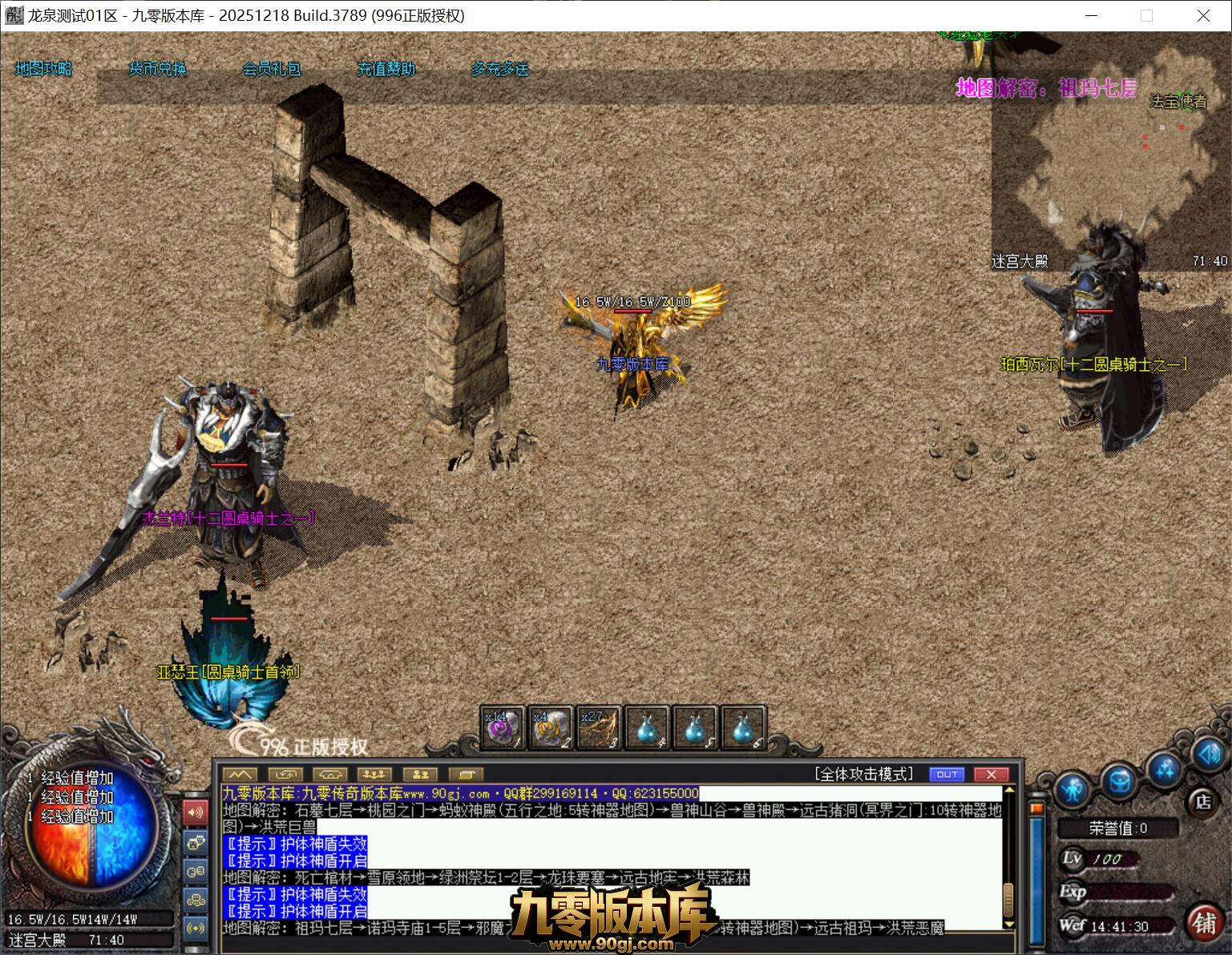Open the sparkle skills icon
The width and height of the screenshot is (1232, 955).
coord(1164,769)
